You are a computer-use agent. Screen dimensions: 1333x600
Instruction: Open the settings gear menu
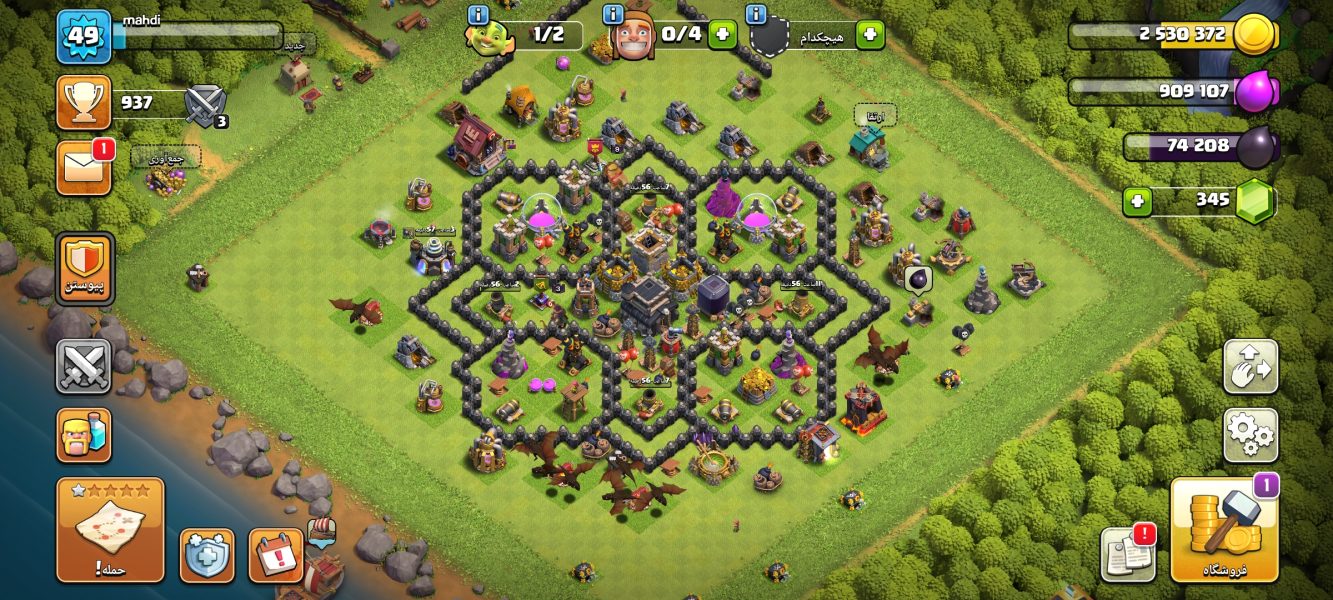[1250, 435]
